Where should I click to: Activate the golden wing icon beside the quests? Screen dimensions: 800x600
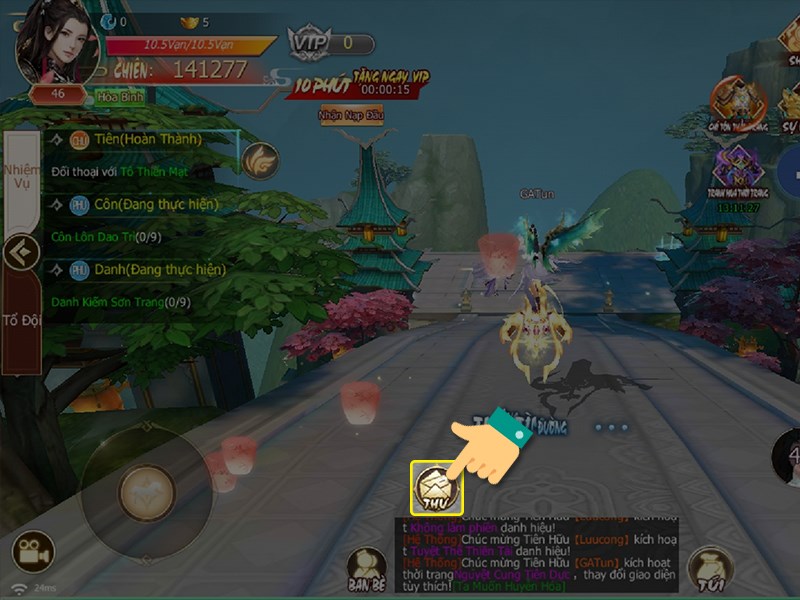point(260,159)
